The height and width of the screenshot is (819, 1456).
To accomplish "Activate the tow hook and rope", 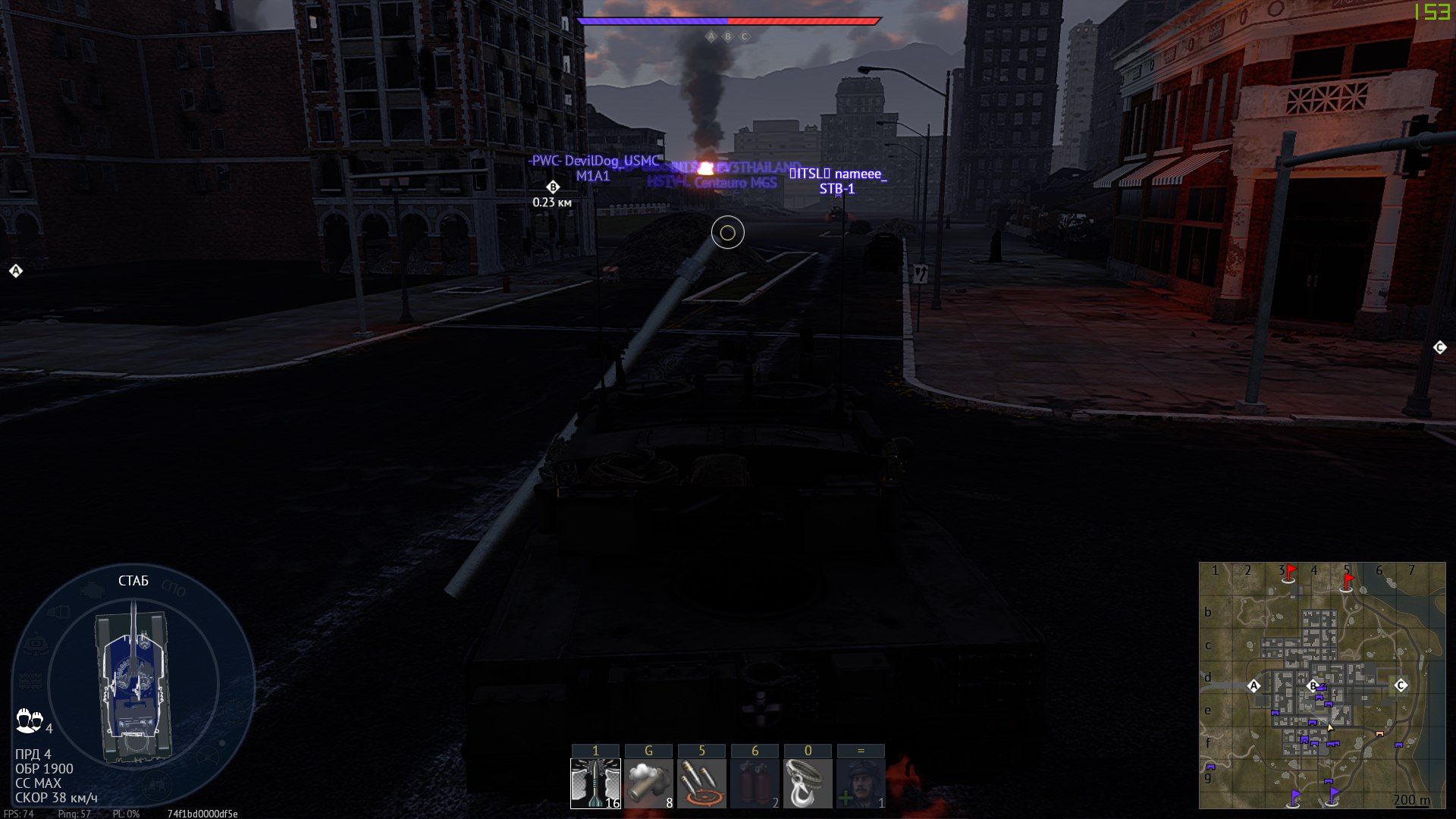I will pos(808,783).
